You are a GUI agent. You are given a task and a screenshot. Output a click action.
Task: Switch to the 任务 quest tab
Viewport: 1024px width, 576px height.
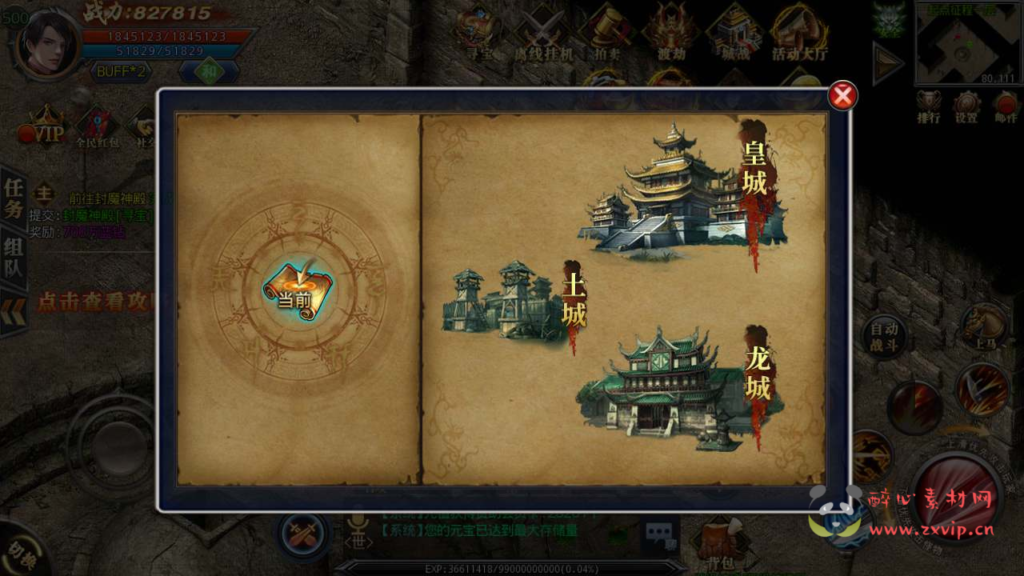13,198
